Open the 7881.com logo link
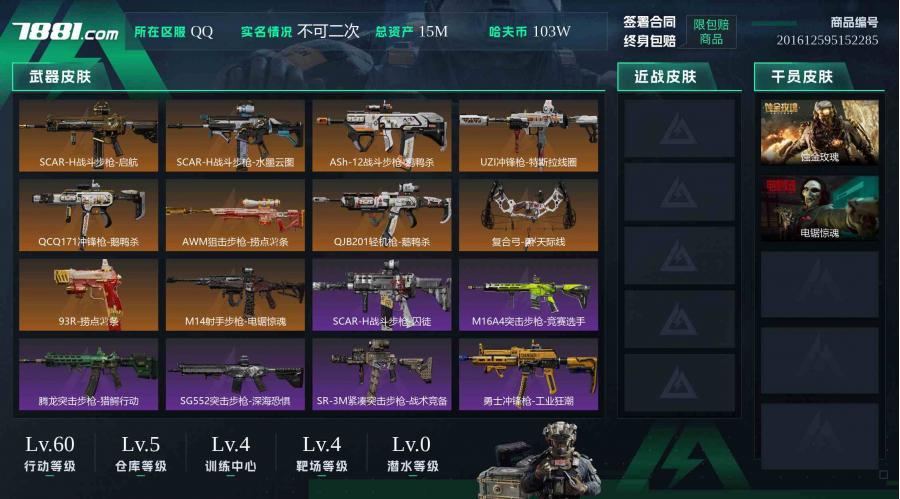The image size is (900, 499). pos(65,31)
